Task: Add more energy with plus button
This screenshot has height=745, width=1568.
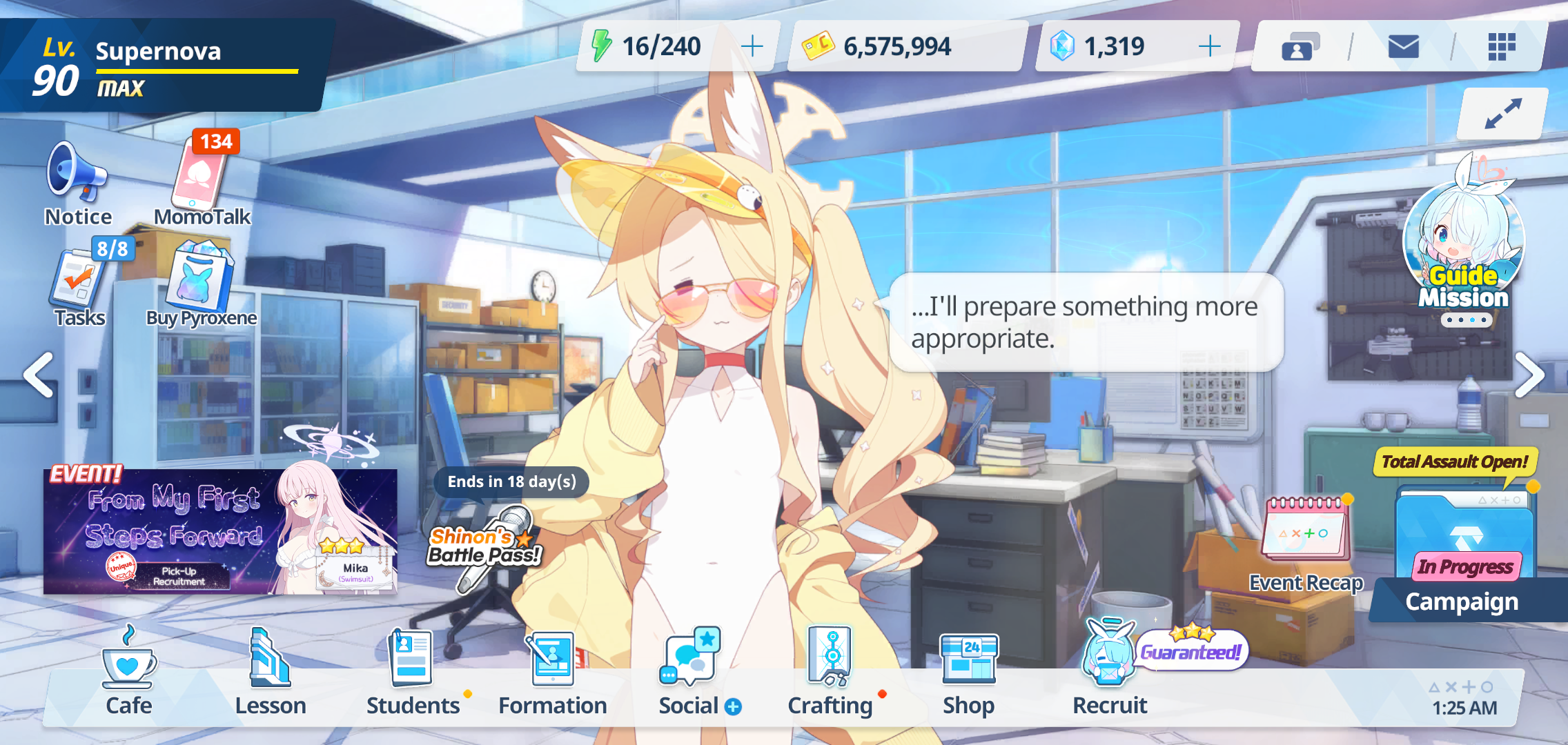Action: 752,46
